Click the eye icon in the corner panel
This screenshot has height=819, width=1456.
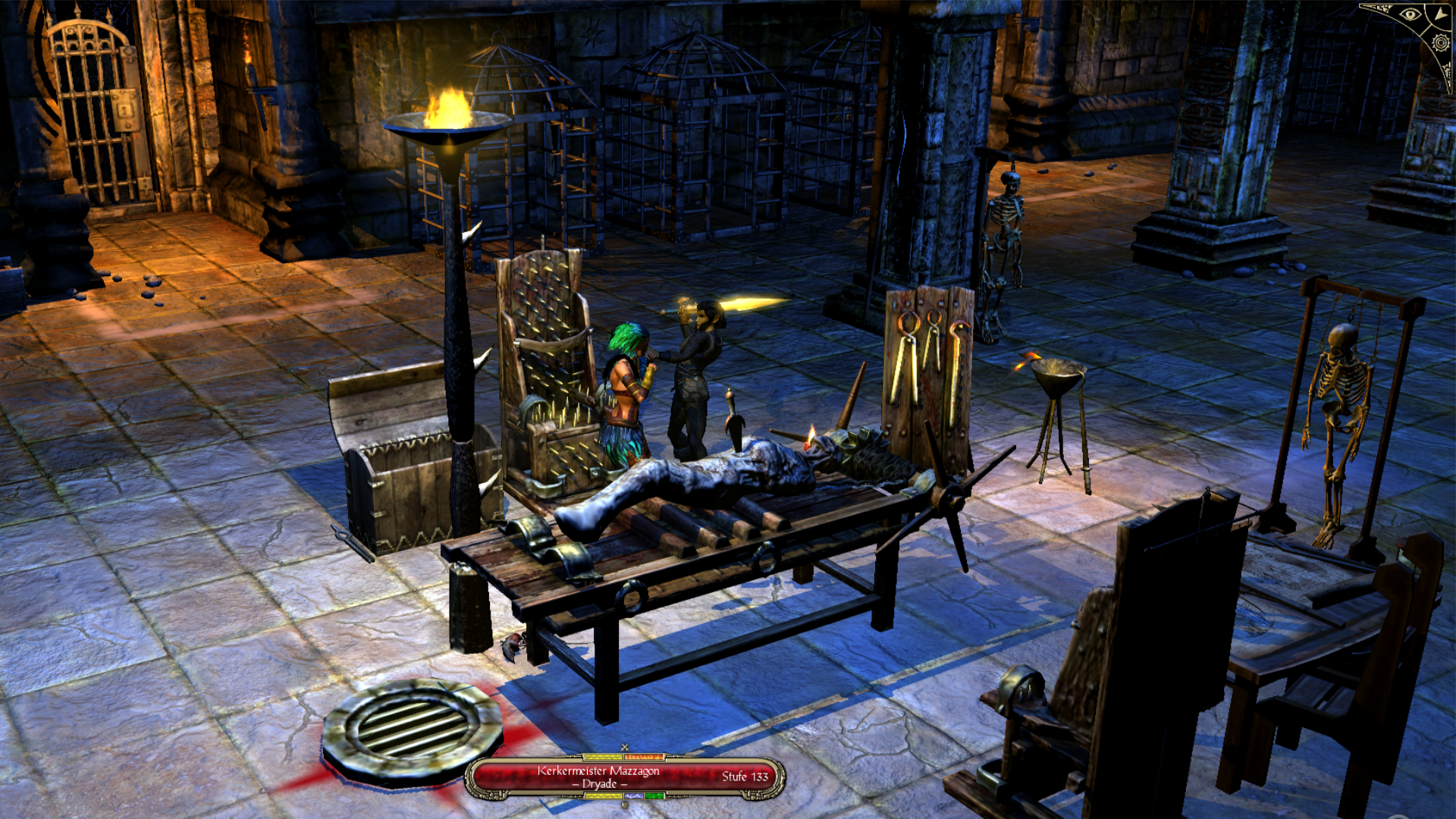pyautogui.click(x=1410, y=14)
